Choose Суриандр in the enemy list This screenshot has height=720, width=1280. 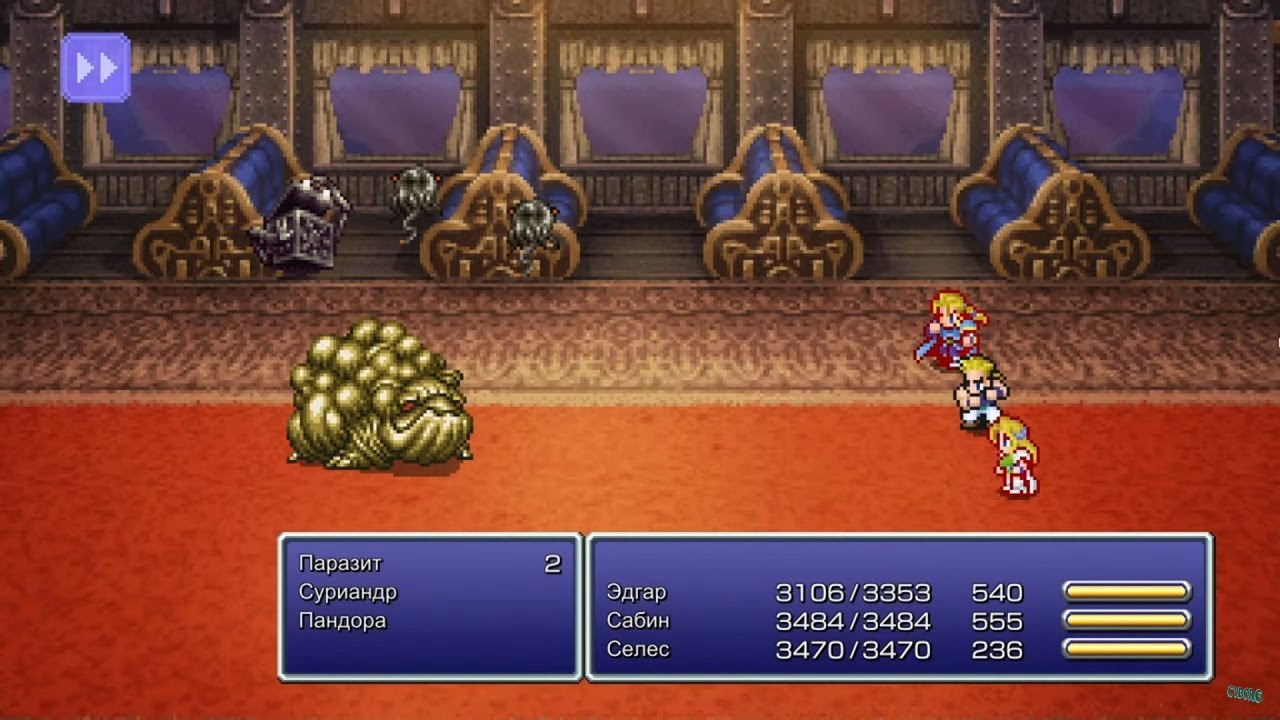tap(348, 592)
